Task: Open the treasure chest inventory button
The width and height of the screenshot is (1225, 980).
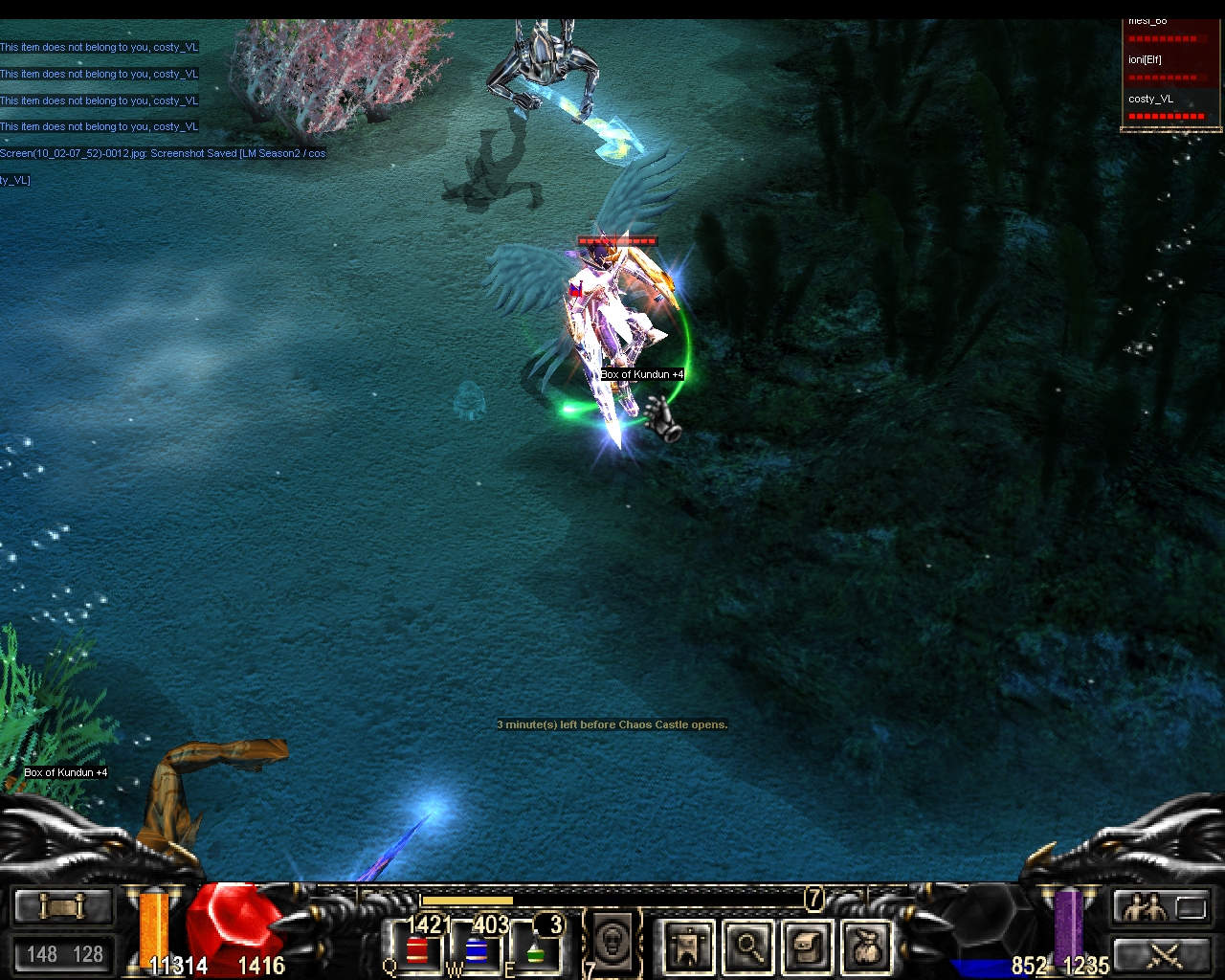Action: coord(808,947)
